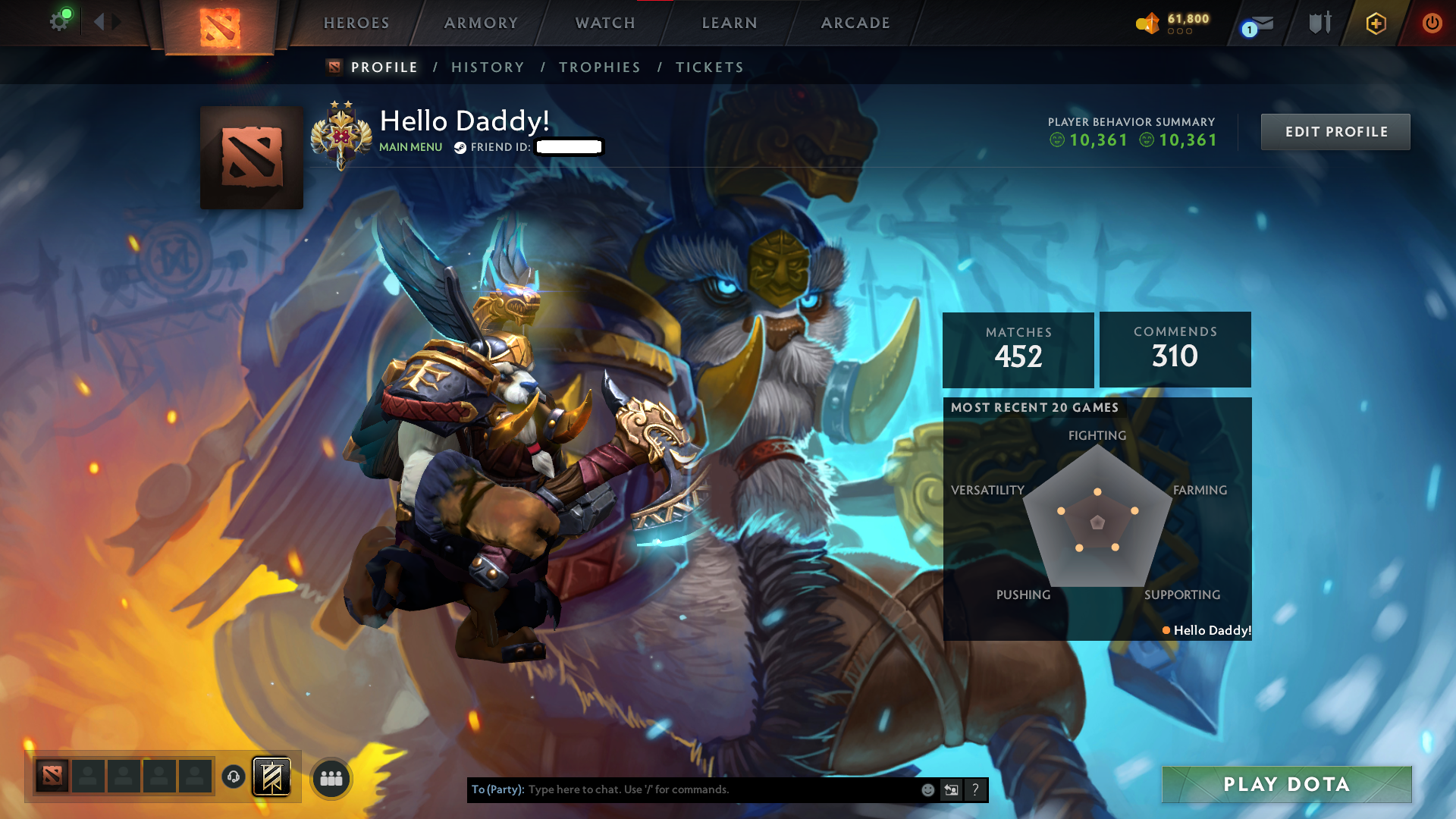Open the friends list group icon

tap(331, 777)
